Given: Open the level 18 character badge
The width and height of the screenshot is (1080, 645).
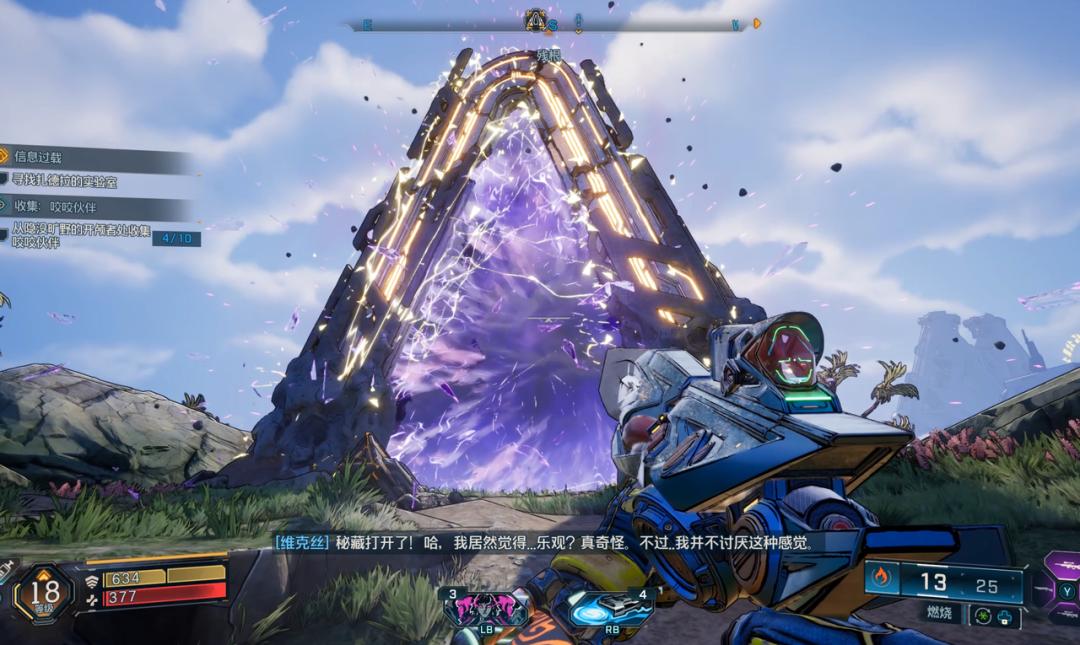Looking at the screenshot, I should (42, 592).
